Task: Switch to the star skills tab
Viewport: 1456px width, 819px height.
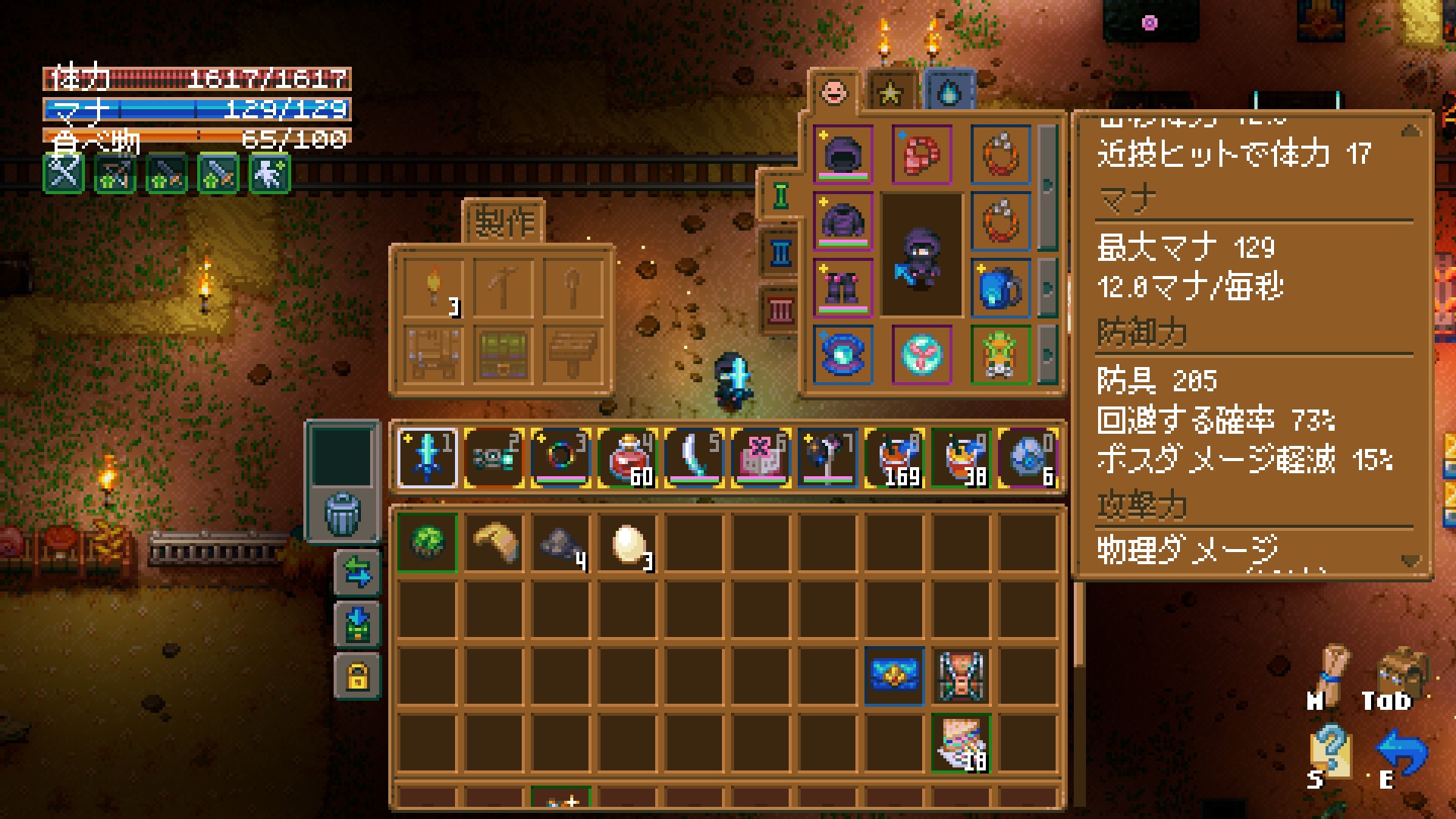Action: click(x=890, y=93)
